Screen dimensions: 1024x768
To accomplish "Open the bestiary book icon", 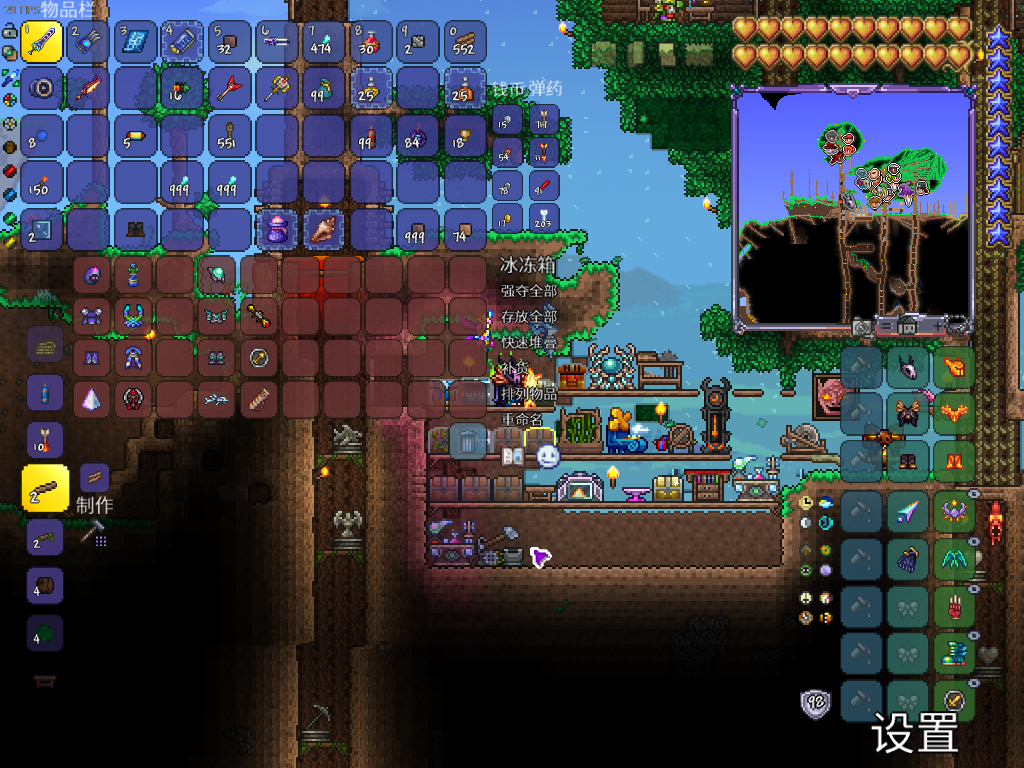I will click(511, 456).
